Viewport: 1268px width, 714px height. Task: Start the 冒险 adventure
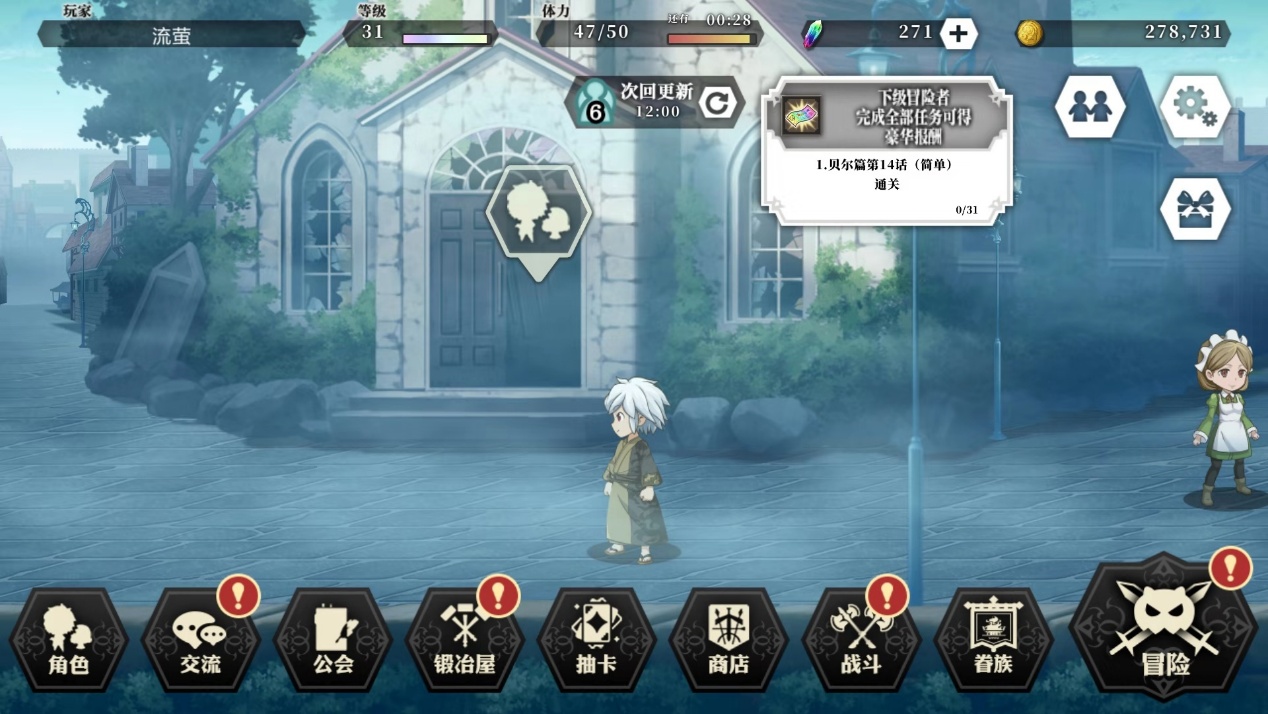point(1164,630)
